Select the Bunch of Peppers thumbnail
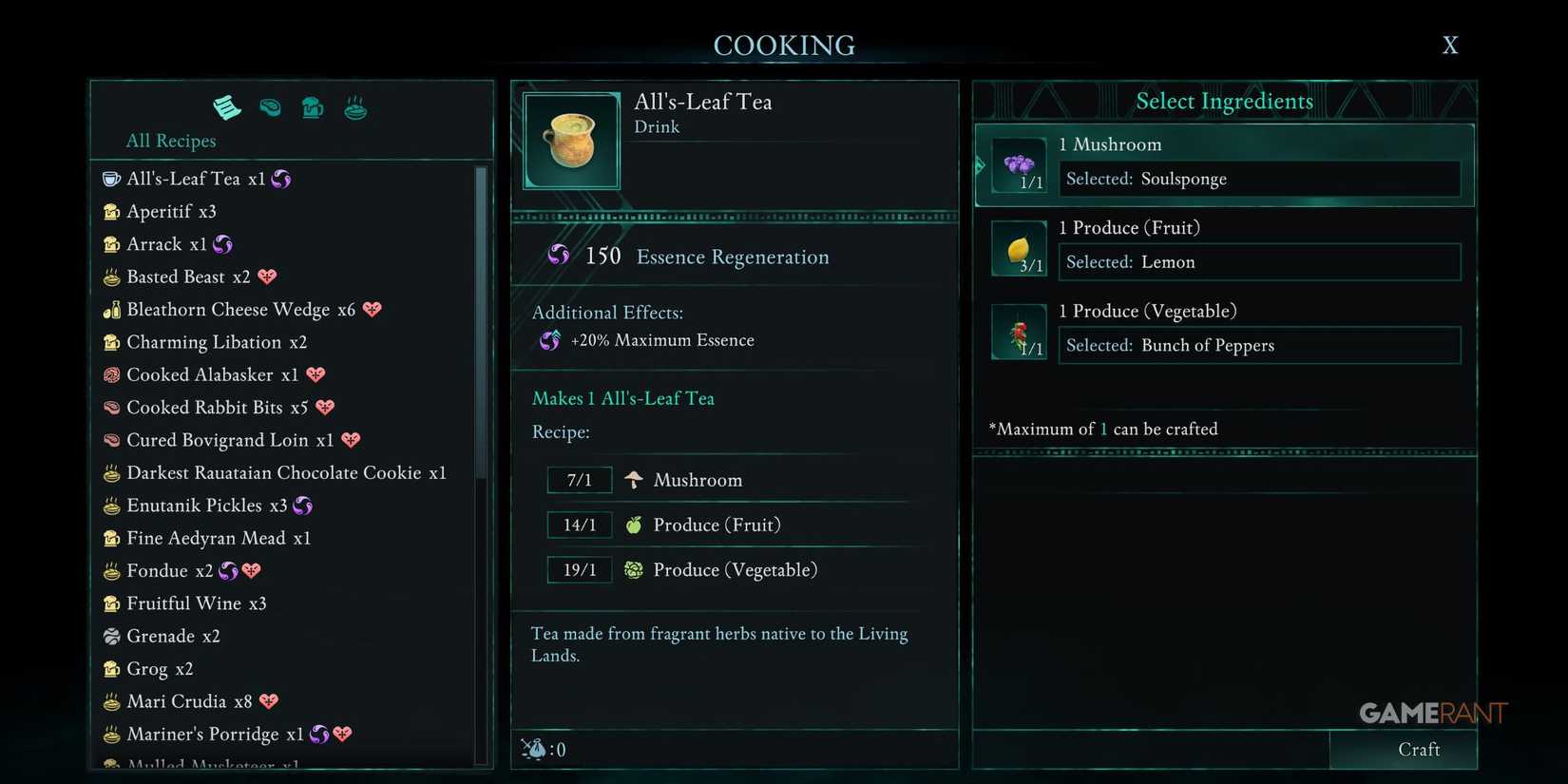This screenshot has height=784, width=1568. pos(1019,330)
